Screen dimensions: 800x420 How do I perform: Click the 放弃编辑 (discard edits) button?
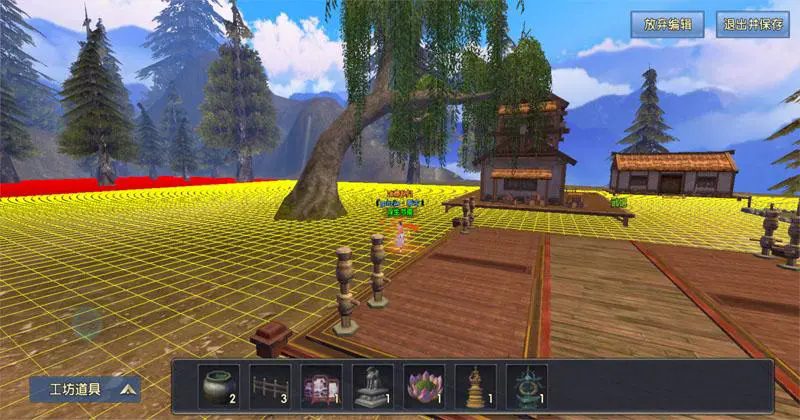[x=667, y=25]
